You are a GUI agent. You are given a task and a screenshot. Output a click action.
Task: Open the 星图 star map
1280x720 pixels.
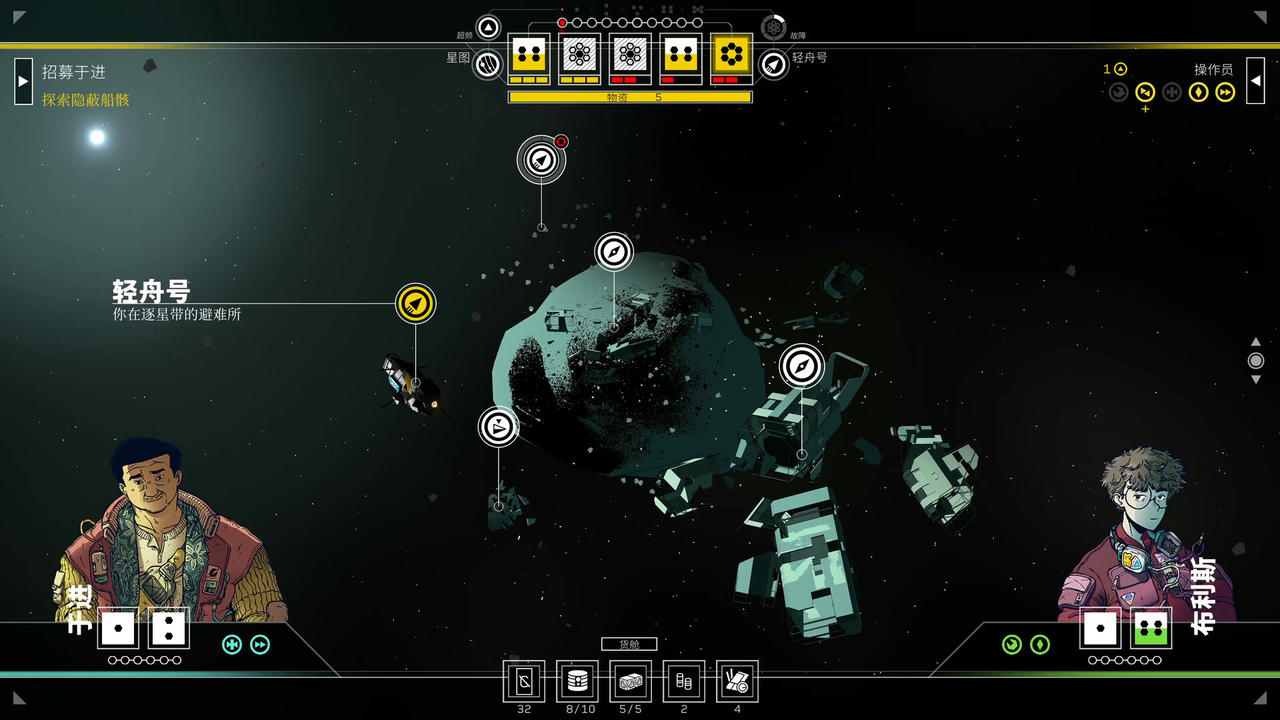[x=486, y=63]
